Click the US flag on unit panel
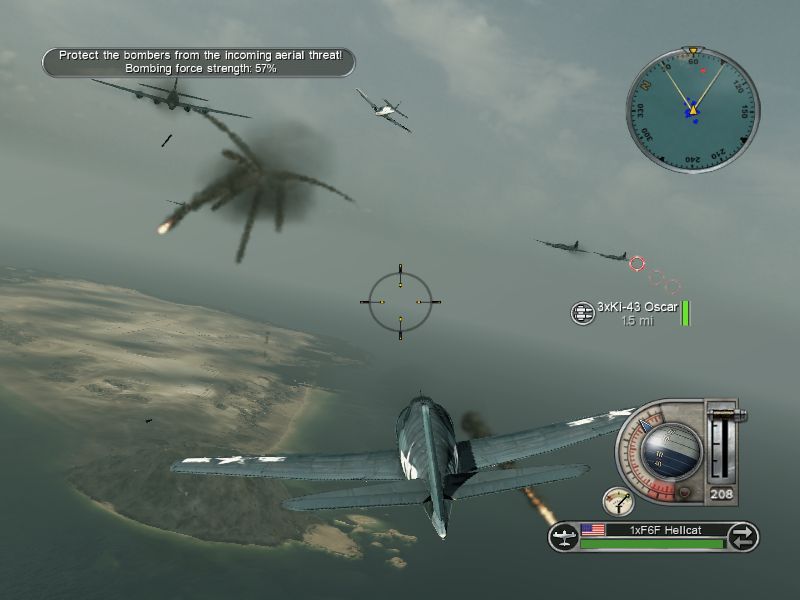Screen dimensions: 800x600 pyautogui.click(x=593, y=529)
